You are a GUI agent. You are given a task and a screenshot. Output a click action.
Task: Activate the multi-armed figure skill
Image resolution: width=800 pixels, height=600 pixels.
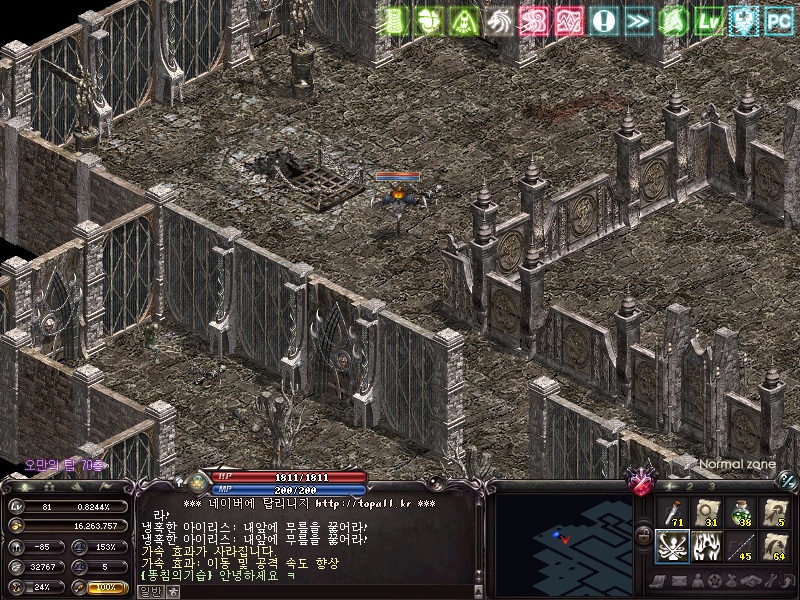pyautogui.click(x=672, y=546)
